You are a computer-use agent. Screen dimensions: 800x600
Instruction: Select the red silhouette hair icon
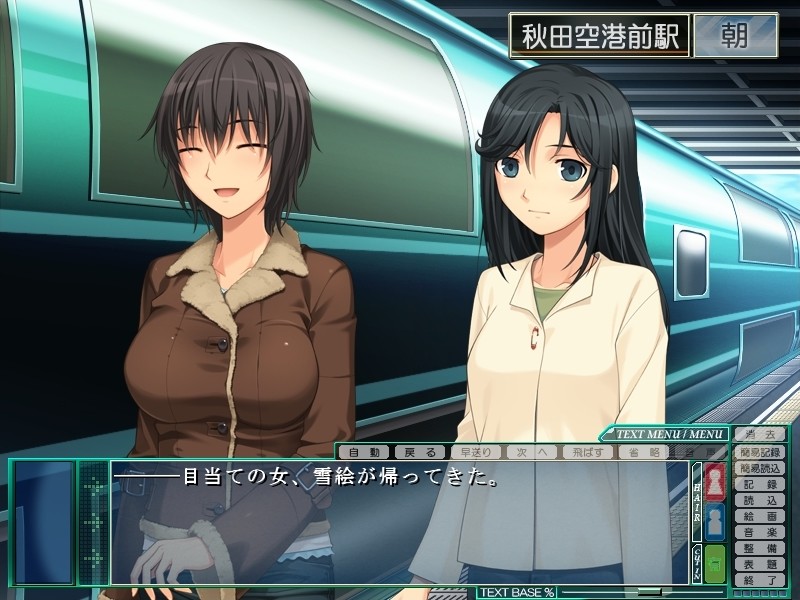point(715,481)
